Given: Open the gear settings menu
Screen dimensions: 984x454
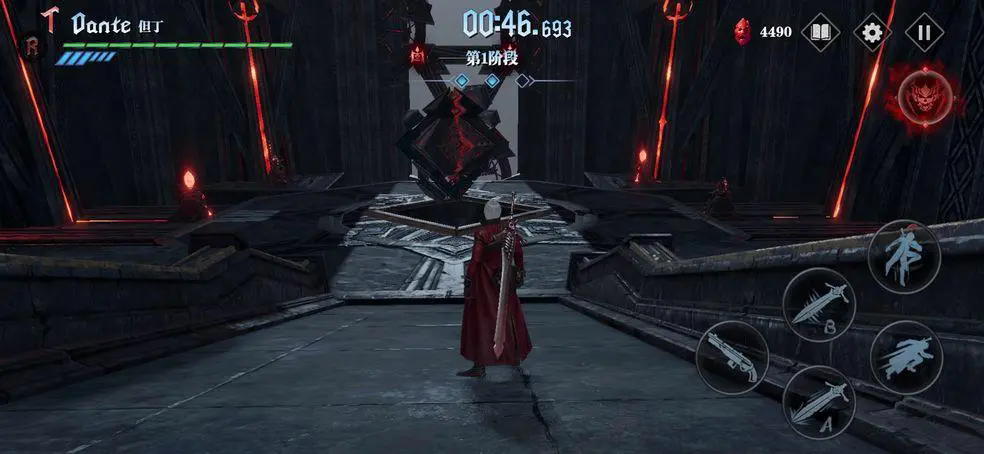Looking at the screenshot, I should (872, 33).
